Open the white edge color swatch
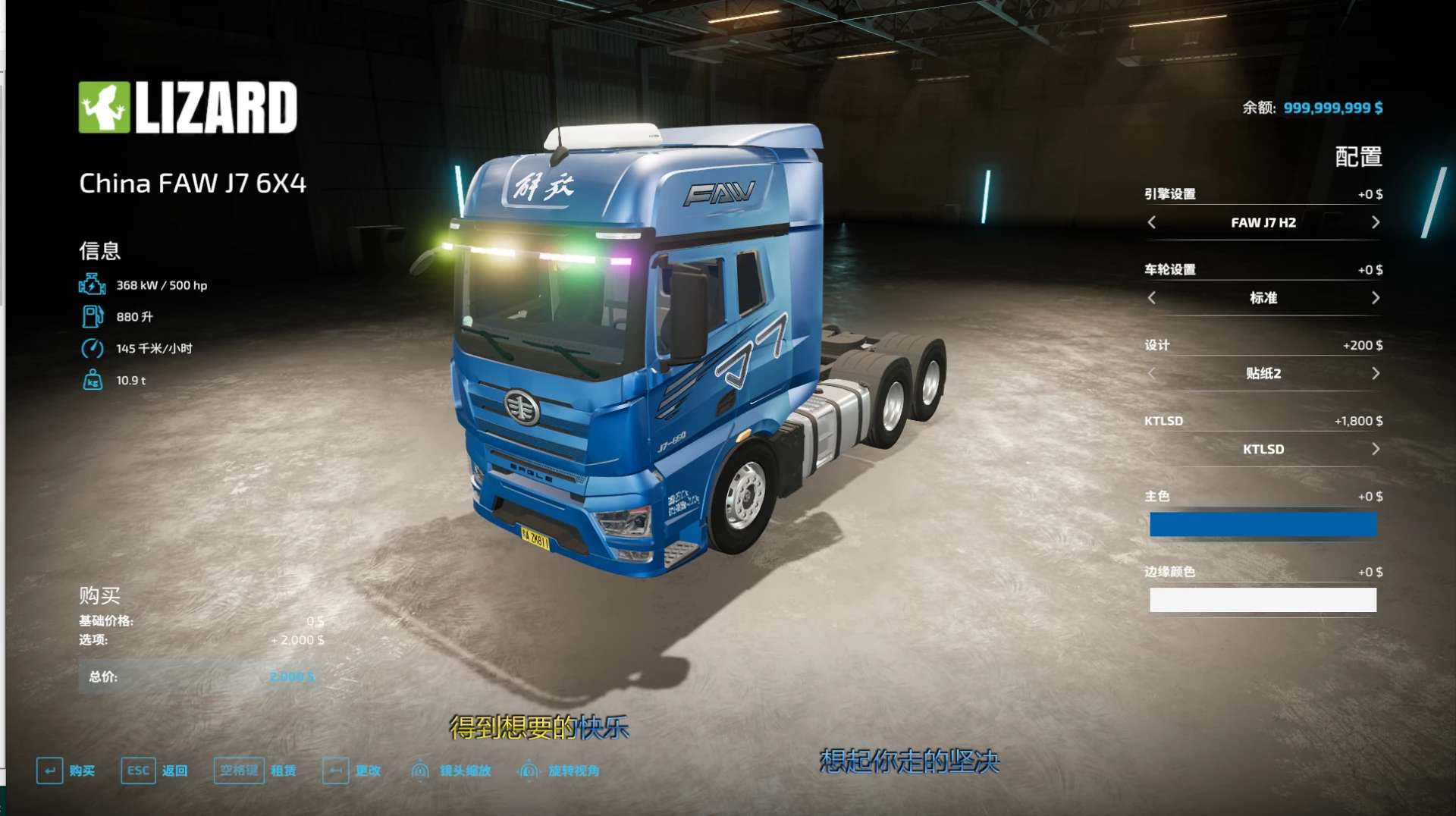1456x816 pixels. coord(1263,600)
